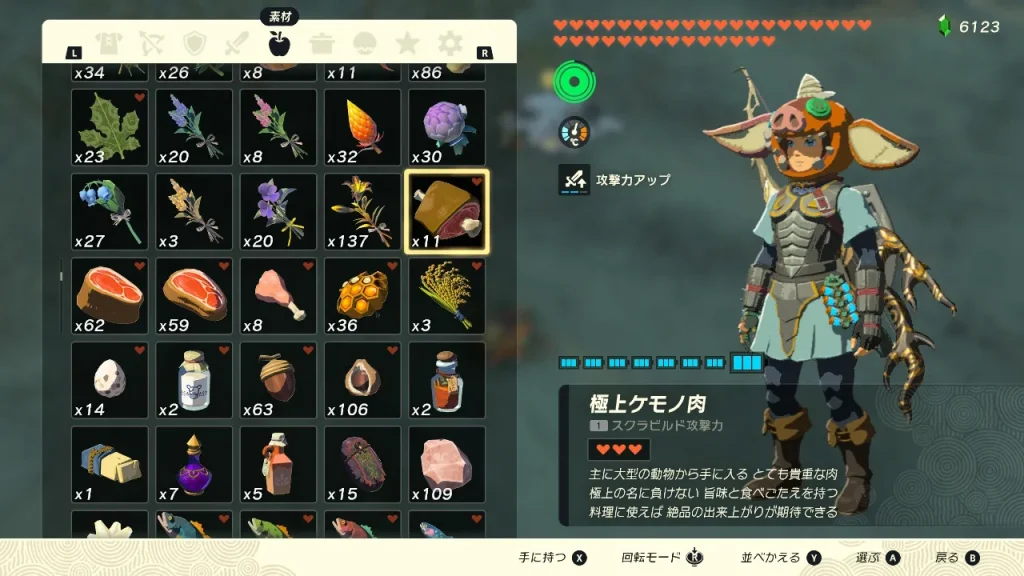This screenshot has width=1024, height=576.
Task: Choose the meat stack with 62 count
Action: point(109,296)
